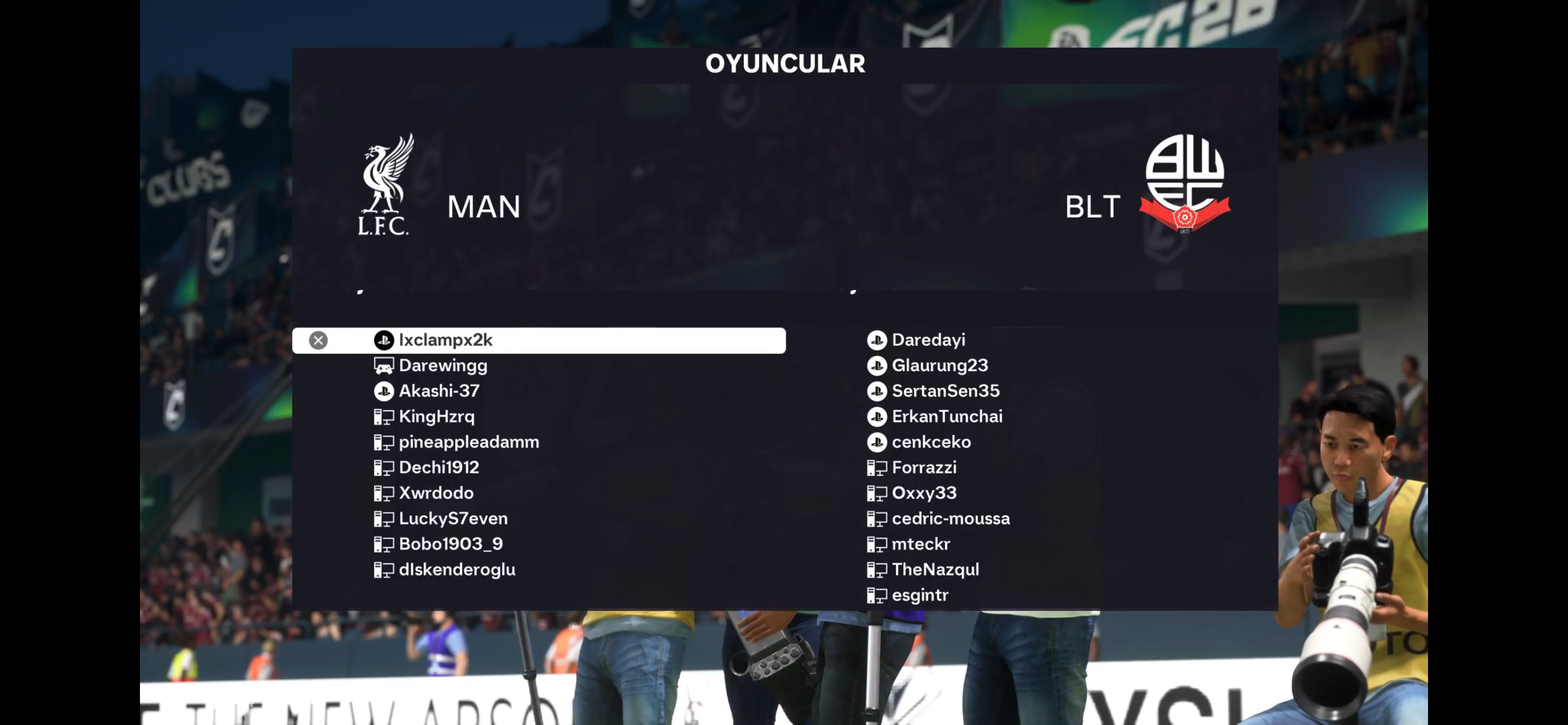Choose Daredayi from the BLT roster
This screenshot has height=725, width=1568.
(928, 340)
